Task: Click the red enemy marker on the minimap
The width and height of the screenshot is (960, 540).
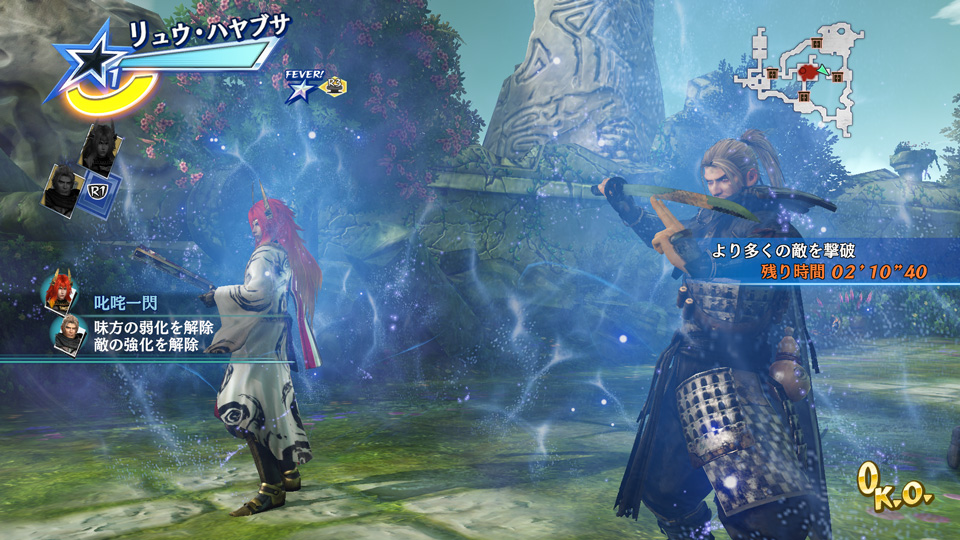Action: click(x=810, y=72)
